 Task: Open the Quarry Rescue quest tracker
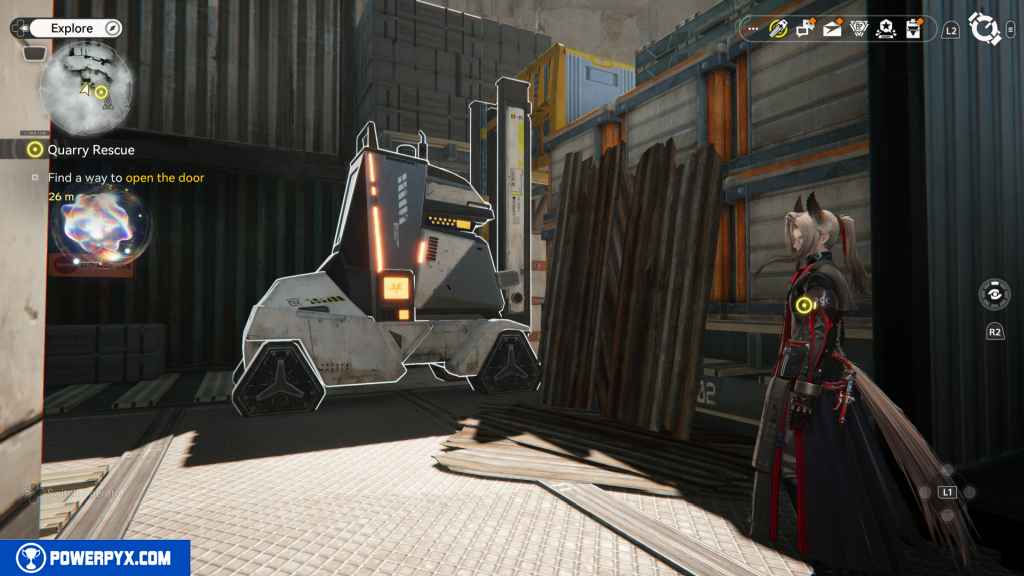tap(90, 150)
